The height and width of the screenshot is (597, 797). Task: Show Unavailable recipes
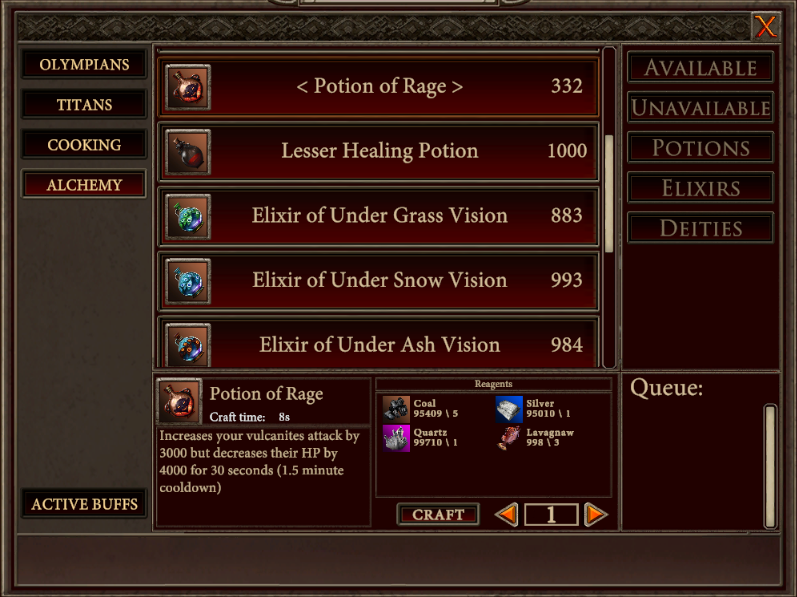[700, 108]
